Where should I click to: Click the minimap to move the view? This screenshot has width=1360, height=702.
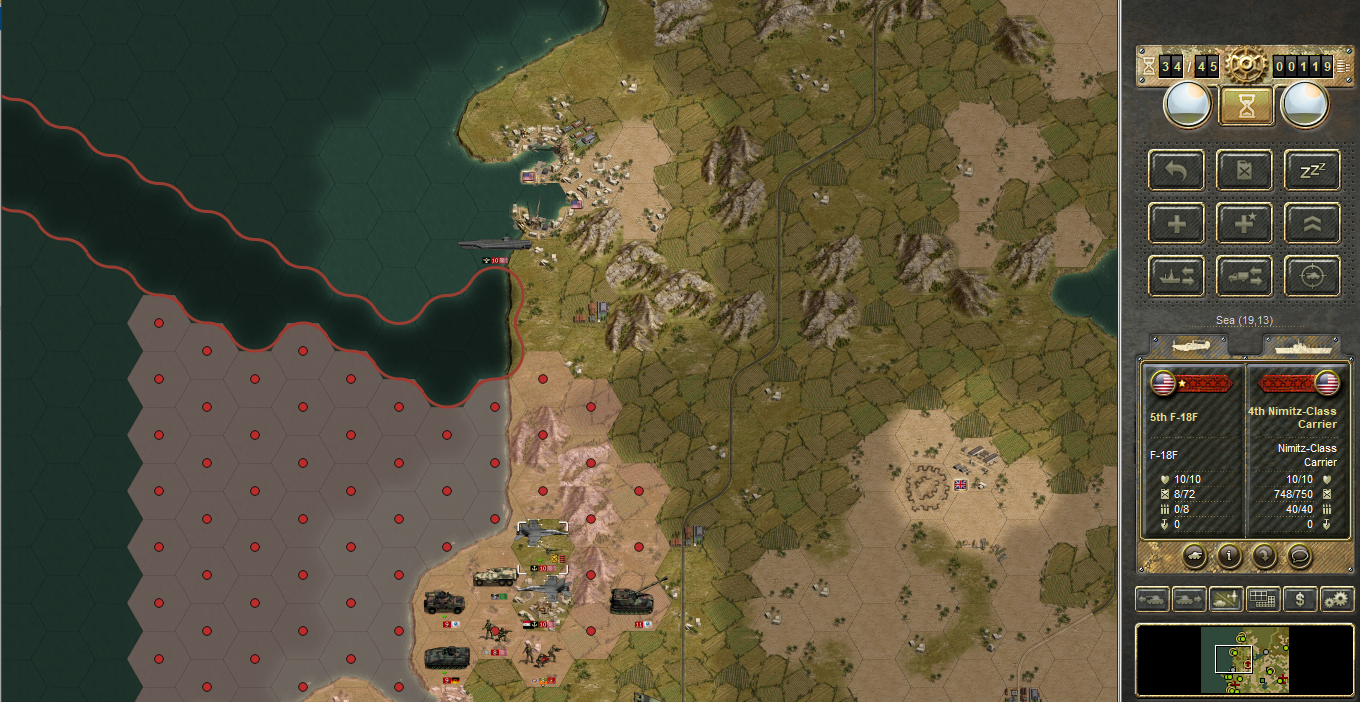point(1245,660)
